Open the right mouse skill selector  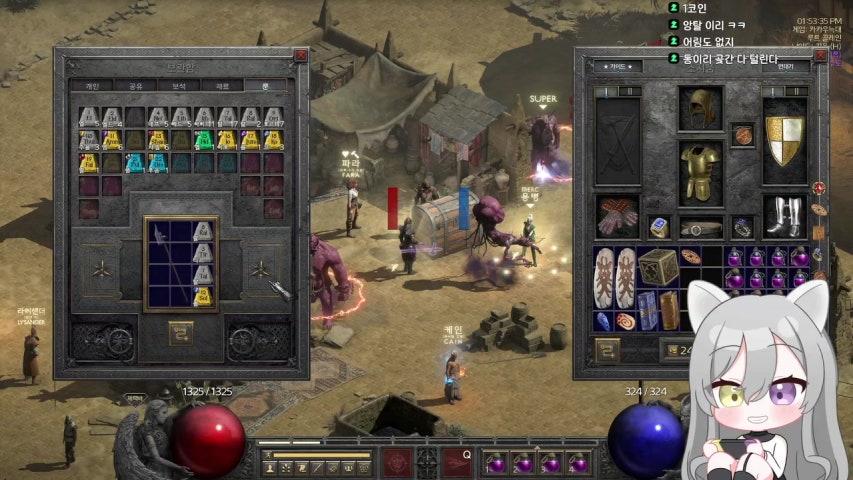pos(457,462)
